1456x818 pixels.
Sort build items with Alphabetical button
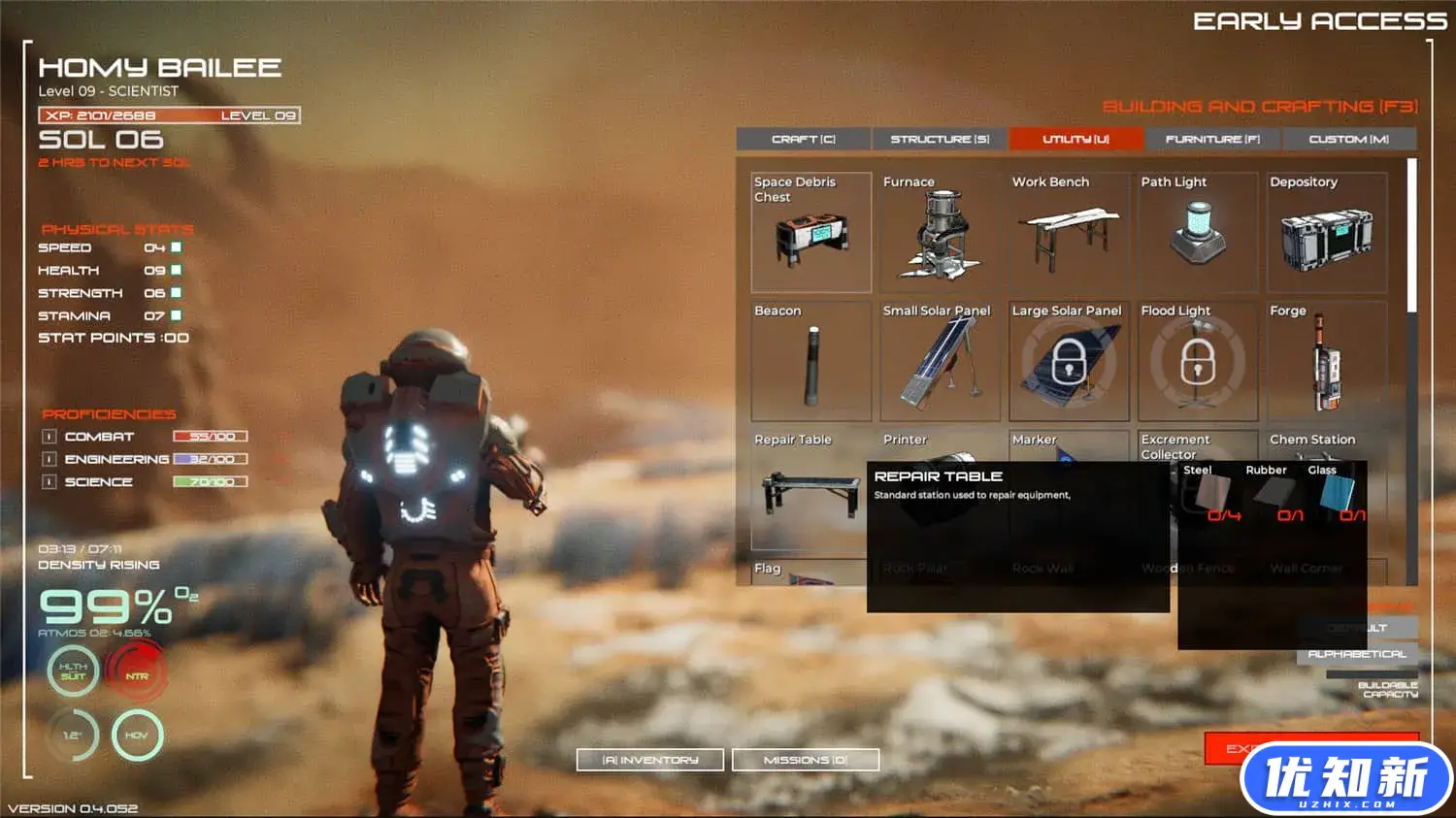click(x=1357, y=654)
